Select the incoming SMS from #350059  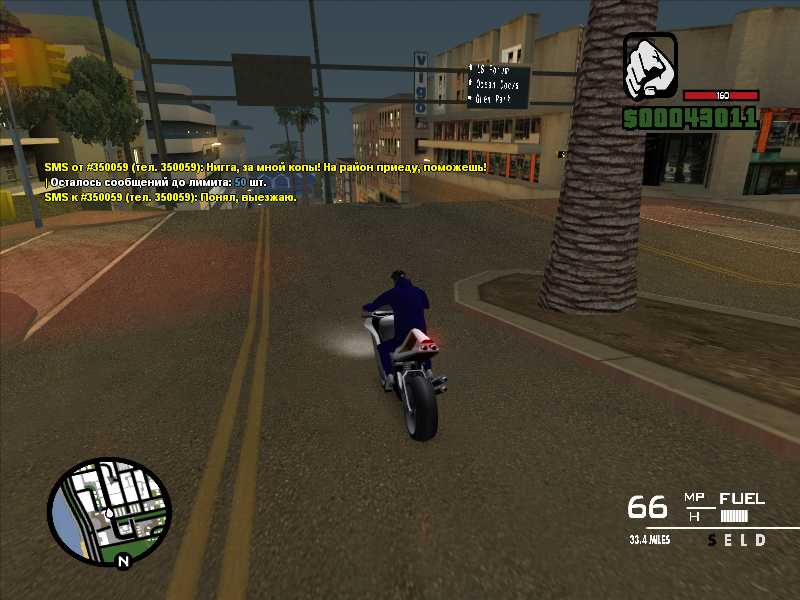[x=265, y=167]
